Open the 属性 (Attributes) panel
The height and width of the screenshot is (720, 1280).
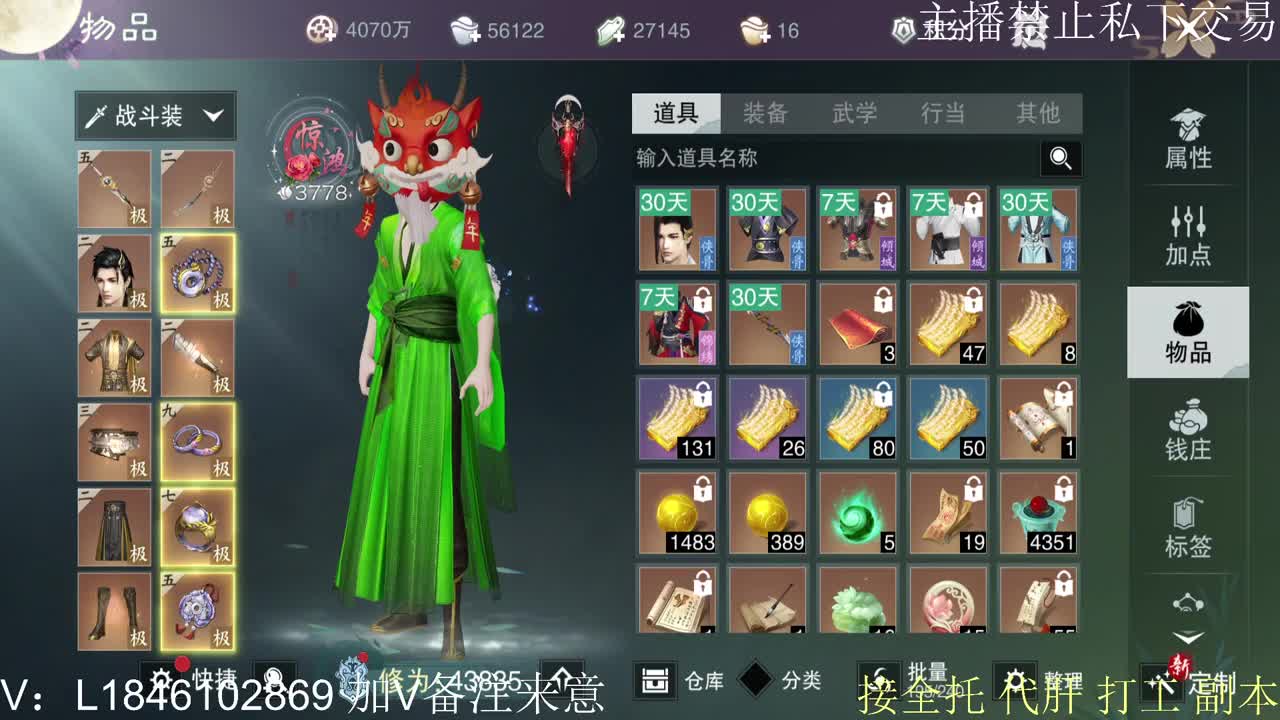pyautogui.click(x=1188, y=140)
